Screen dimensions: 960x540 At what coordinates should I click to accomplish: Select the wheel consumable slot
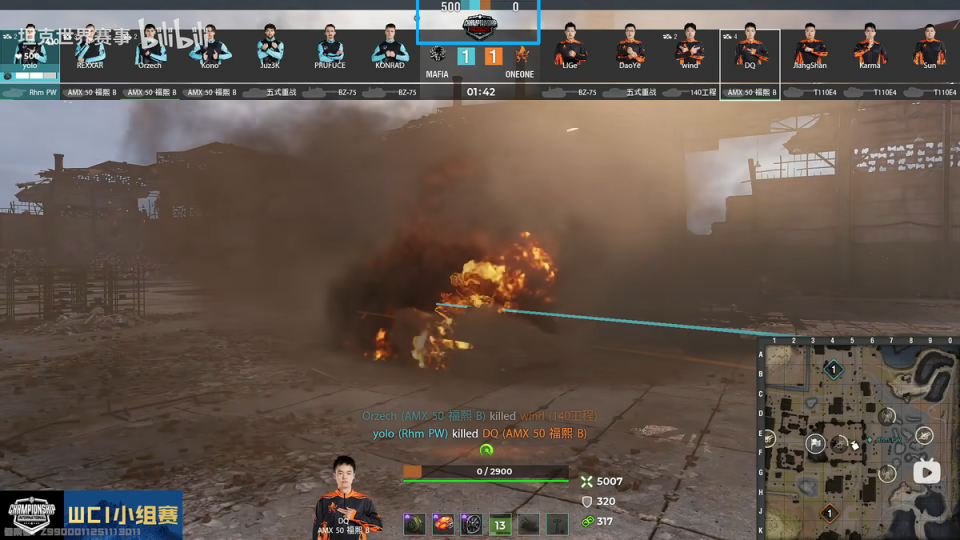pyautogui.click(x=472, y=523)
